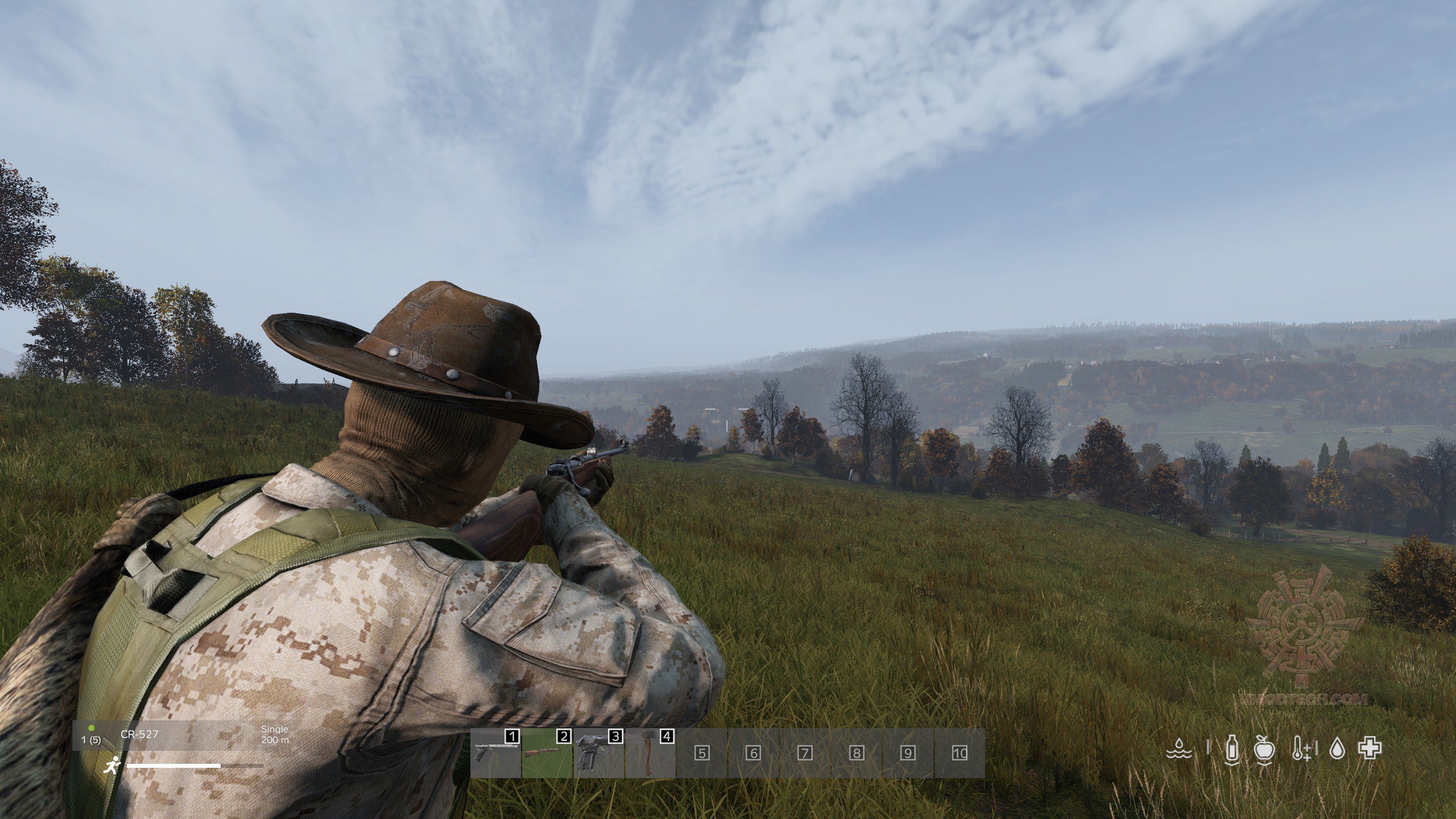Select the hatchet in hotbar slot 4

(650, 753)
